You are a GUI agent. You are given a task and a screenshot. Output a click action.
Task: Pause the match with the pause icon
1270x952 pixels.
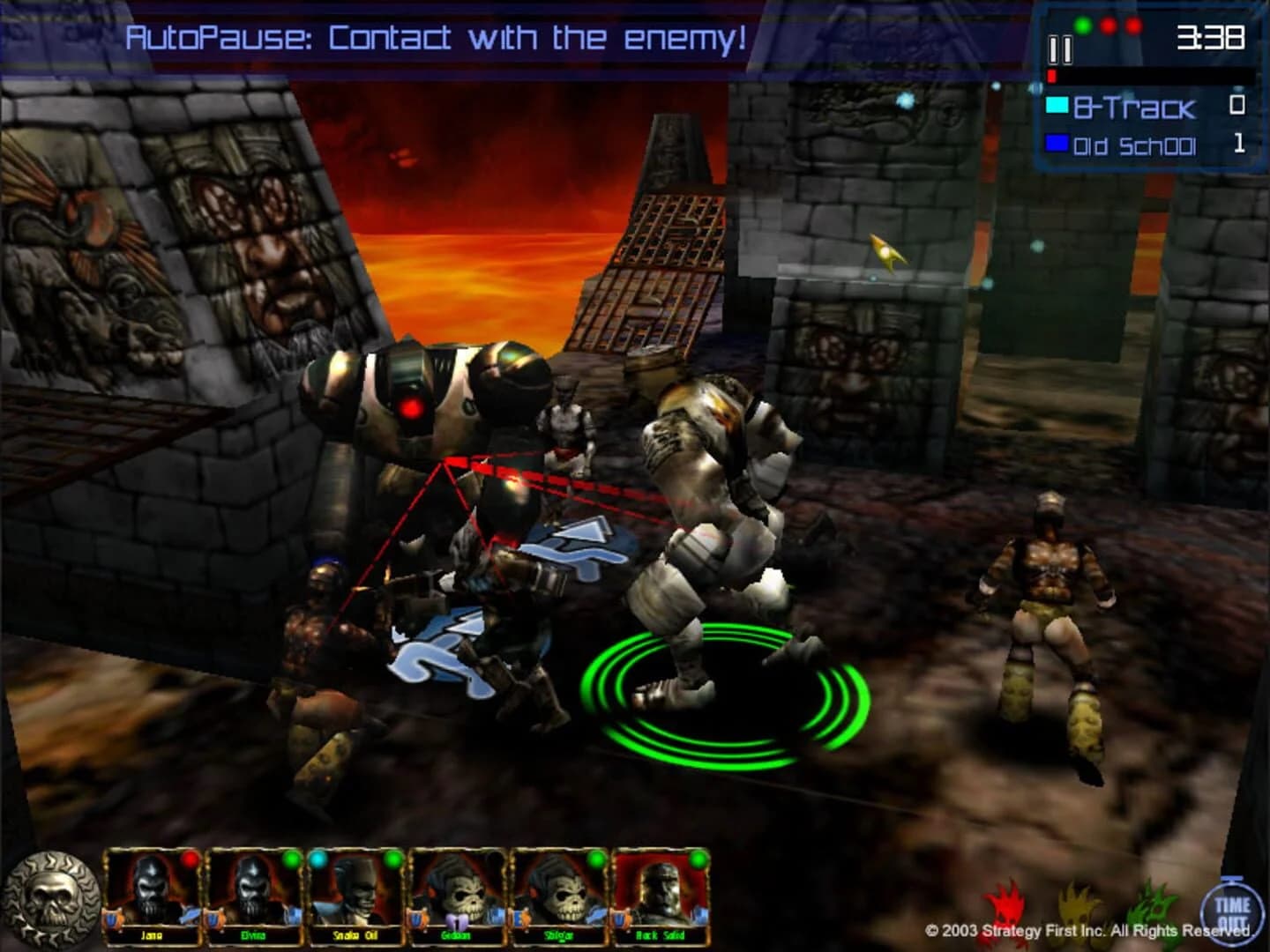tap(1061, 51)
